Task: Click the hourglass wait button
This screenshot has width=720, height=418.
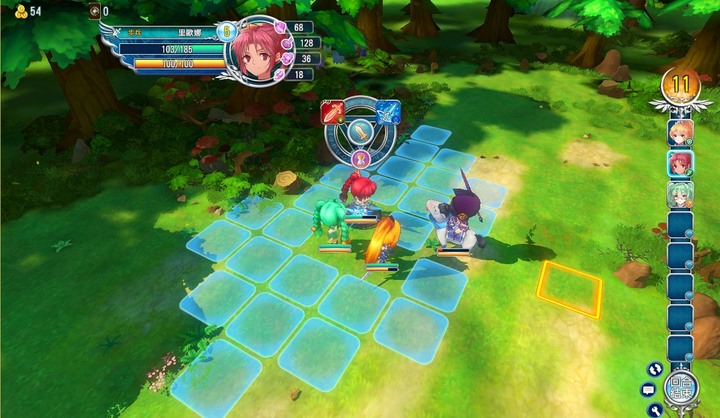Action: tap(361, 158)
